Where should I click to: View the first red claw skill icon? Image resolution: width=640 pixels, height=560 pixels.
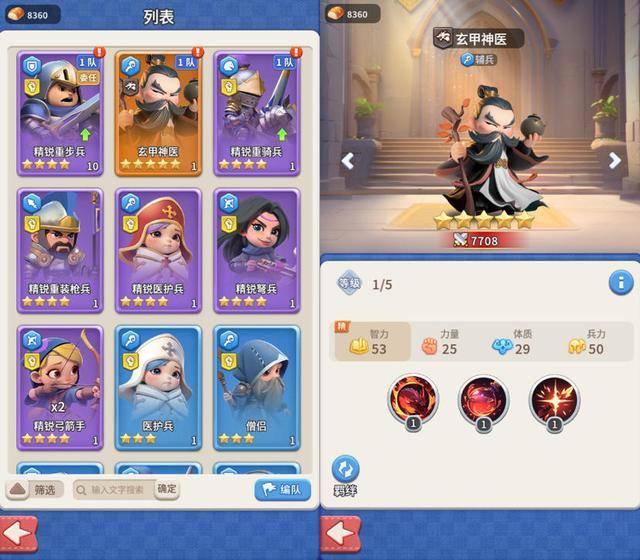tap(413, 399)
